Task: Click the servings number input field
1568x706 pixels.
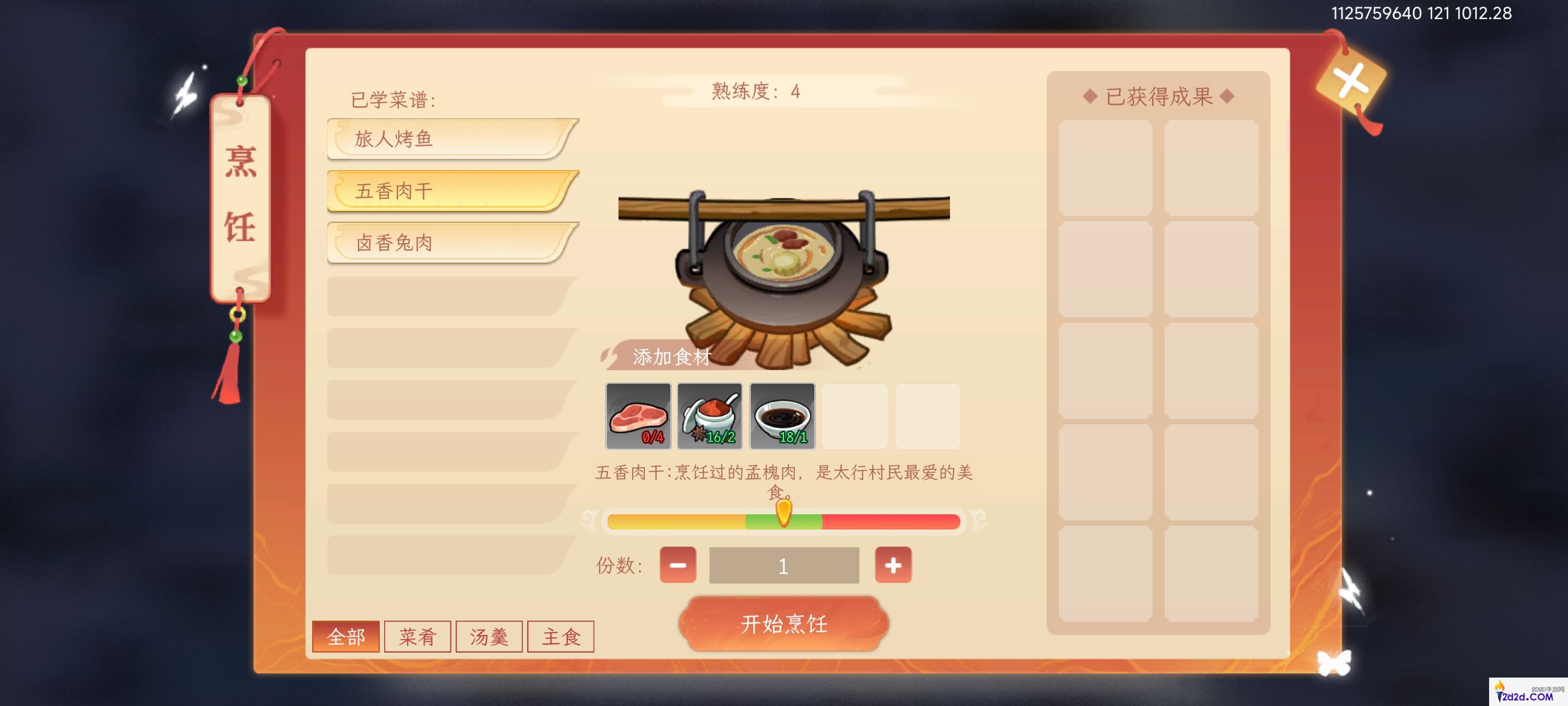Action: [x=784, y=565]
